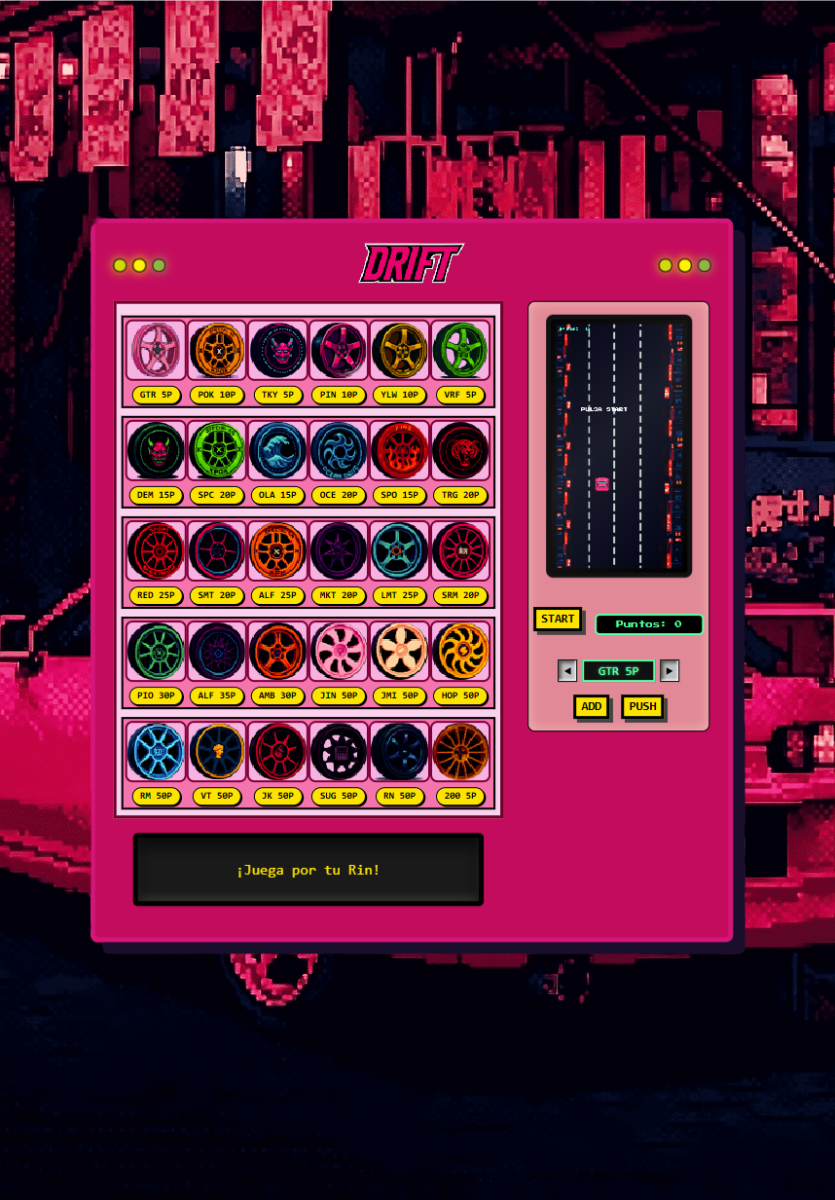835x1200 pixels.
Task: Select the green PIO 30P wheel
Action: [x=156, y=651]
